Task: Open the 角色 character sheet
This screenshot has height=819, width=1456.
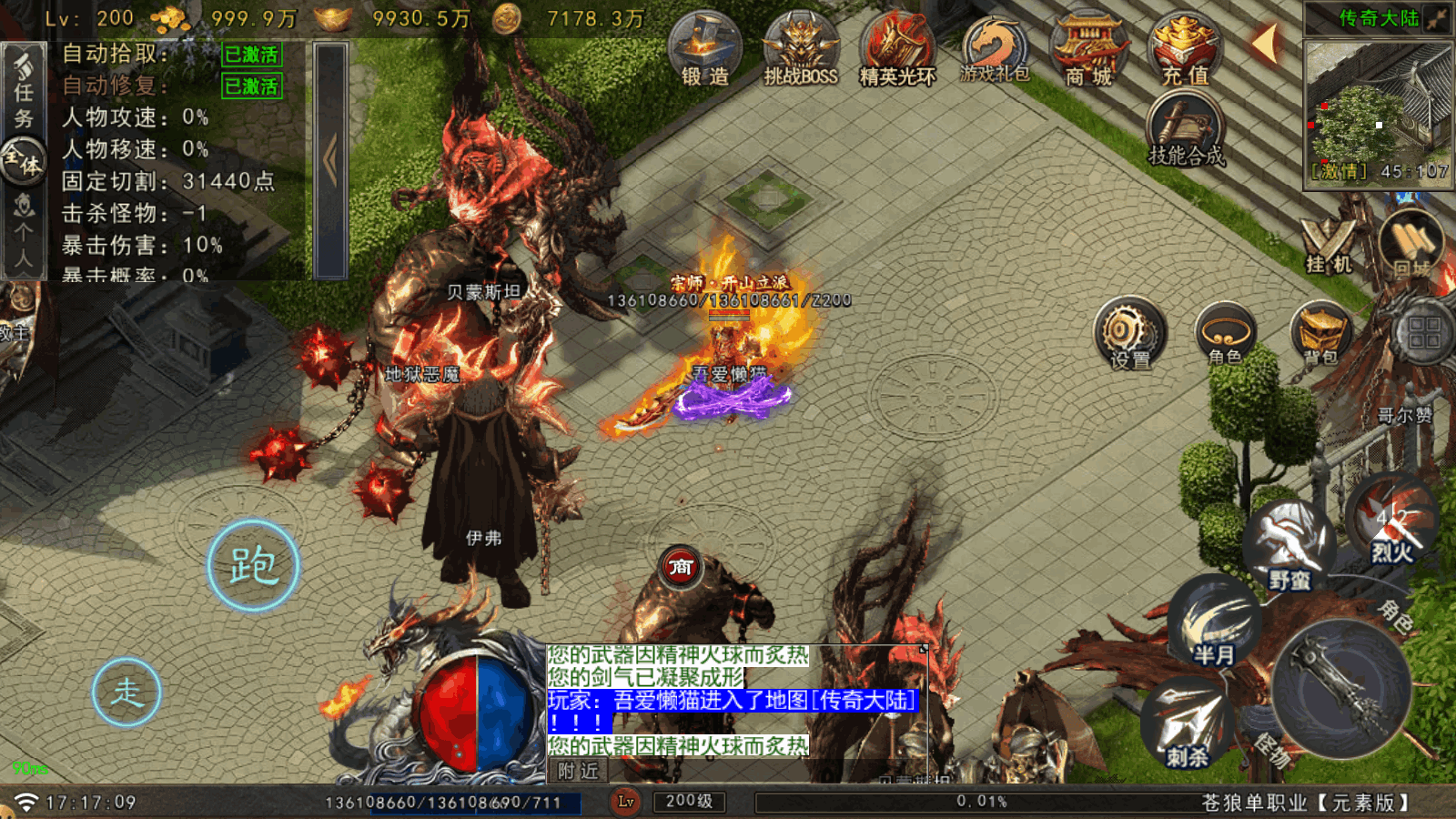Action: 1225,334
